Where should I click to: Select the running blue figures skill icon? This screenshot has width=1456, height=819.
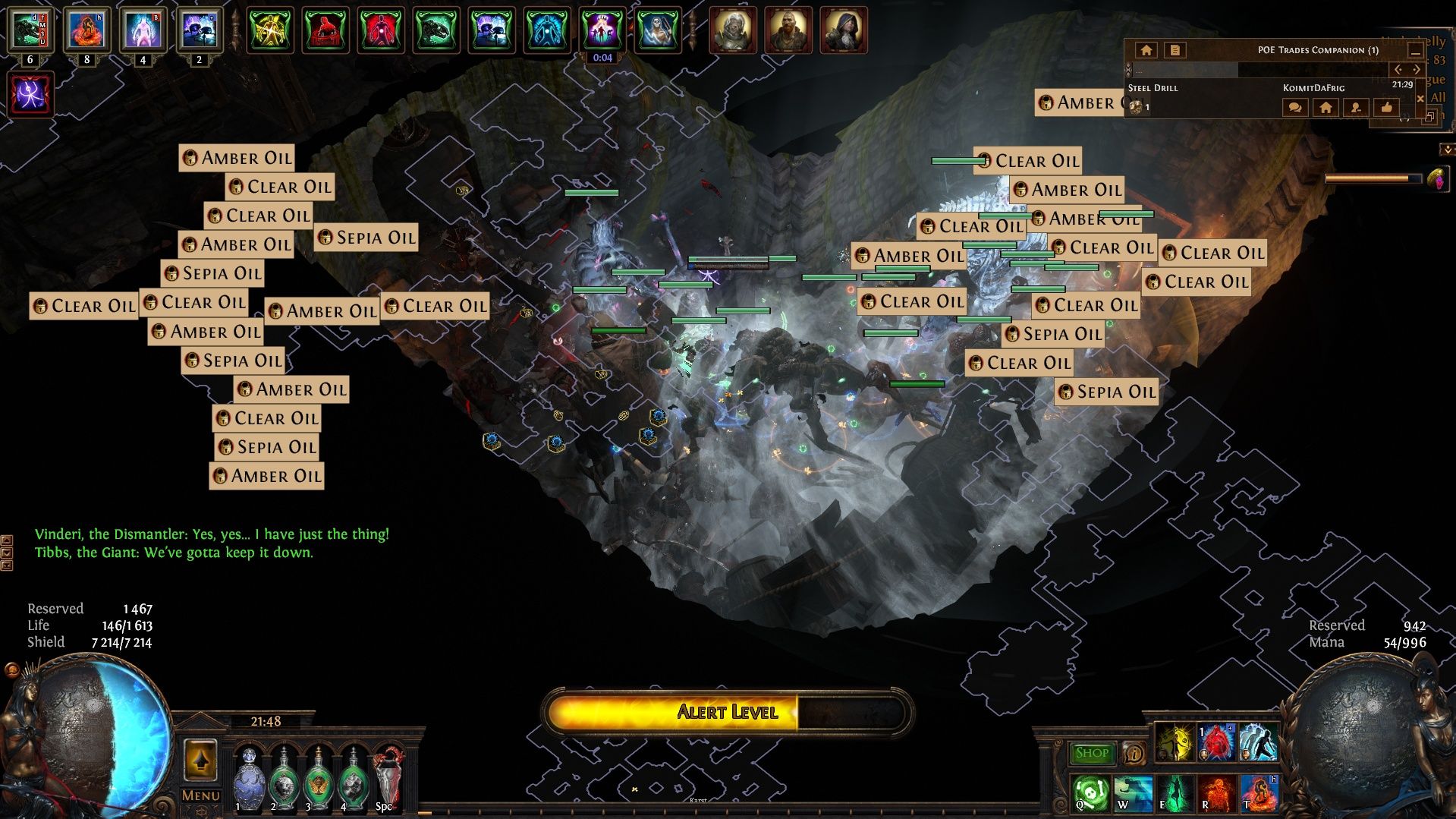coord(1259,742)
